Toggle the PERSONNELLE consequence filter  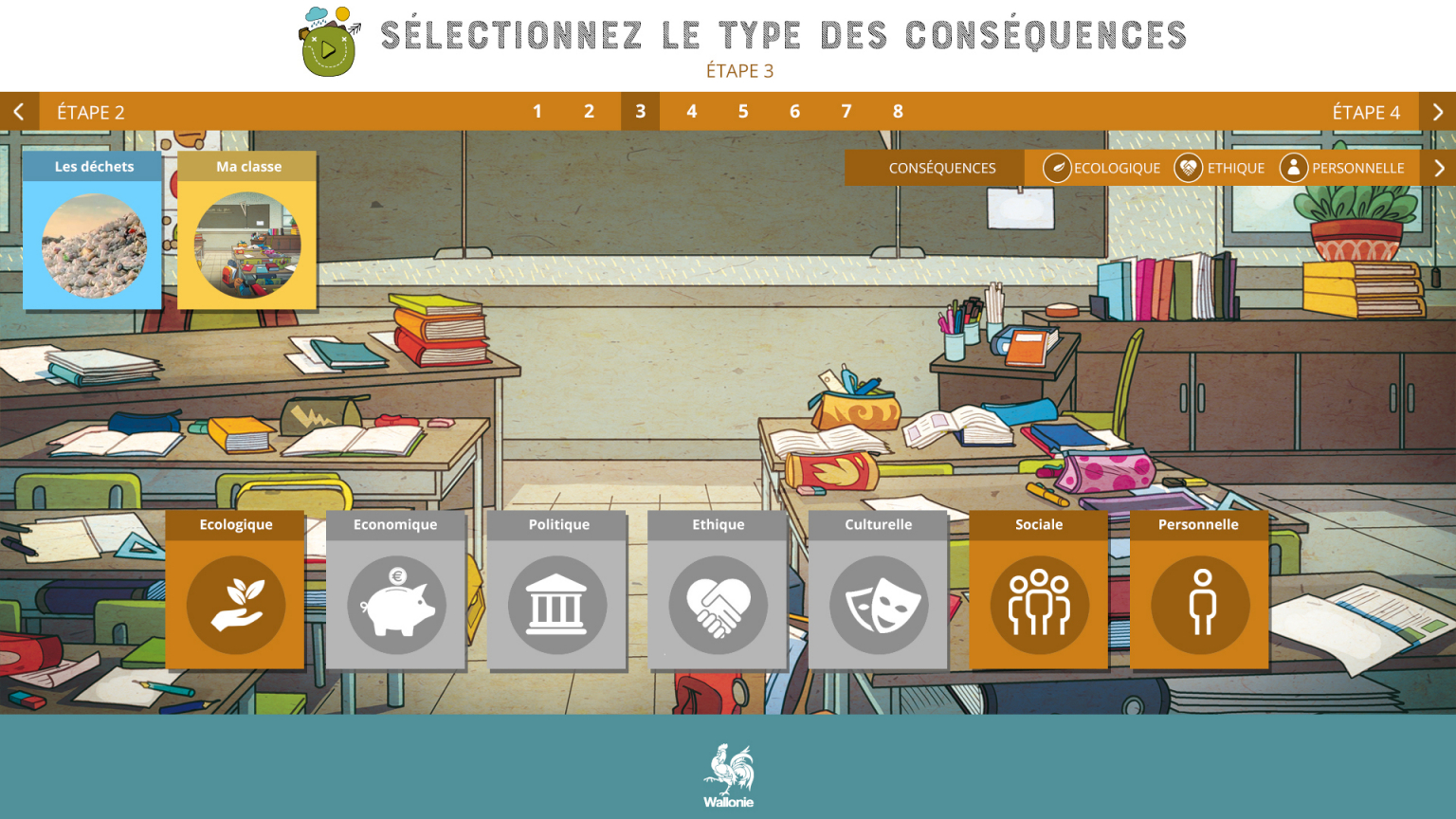click(1344, 168)
